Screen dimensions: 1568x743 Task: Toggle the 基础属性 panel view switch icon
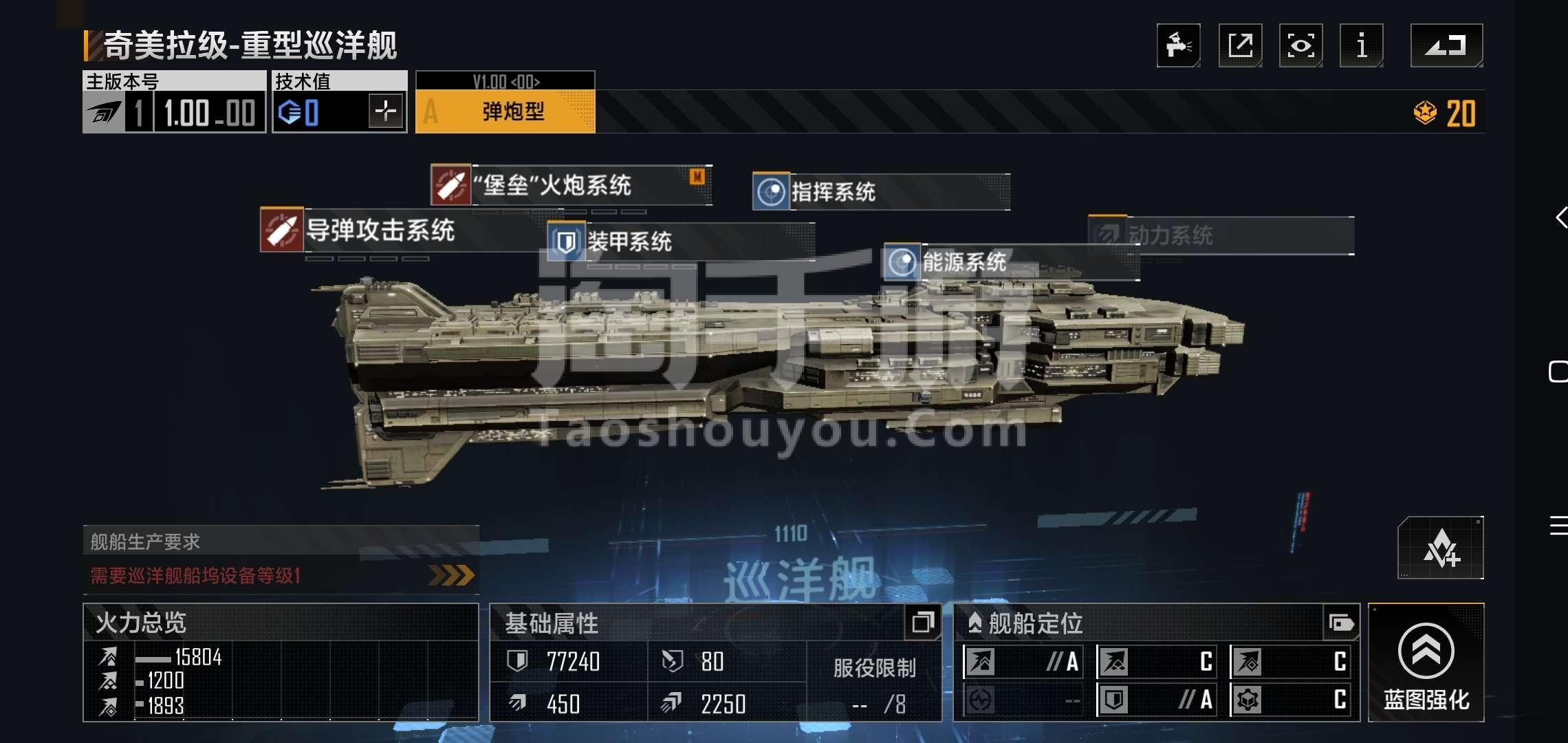click(922, 623)
